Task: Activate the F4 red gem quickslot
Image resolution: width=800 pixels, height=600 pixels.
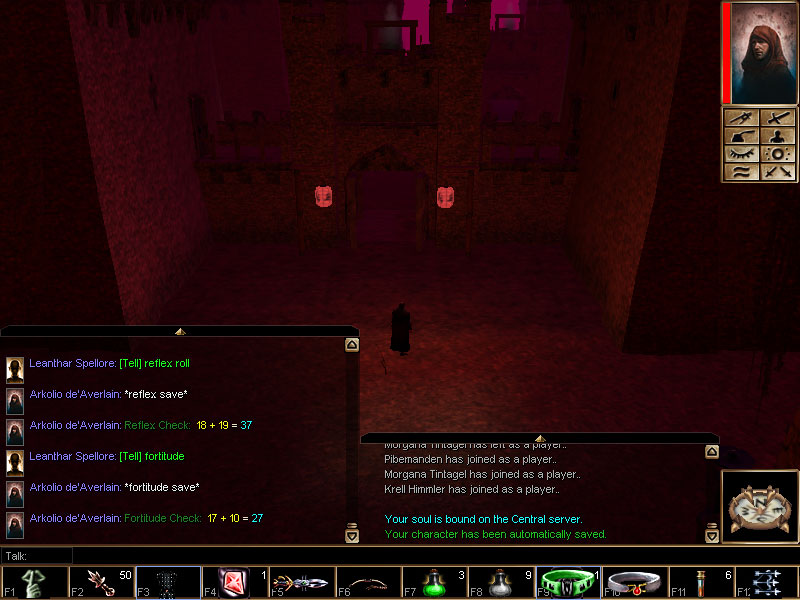Action: pos(235,582)
